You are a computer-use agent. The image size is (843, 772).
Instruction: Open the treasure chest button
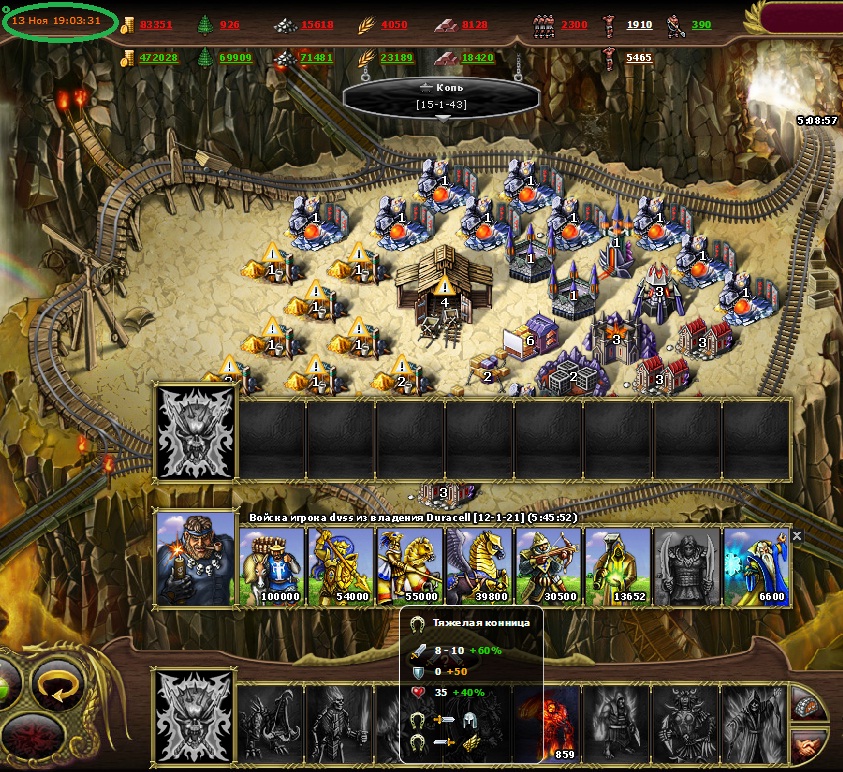click(x=808, y=704)
